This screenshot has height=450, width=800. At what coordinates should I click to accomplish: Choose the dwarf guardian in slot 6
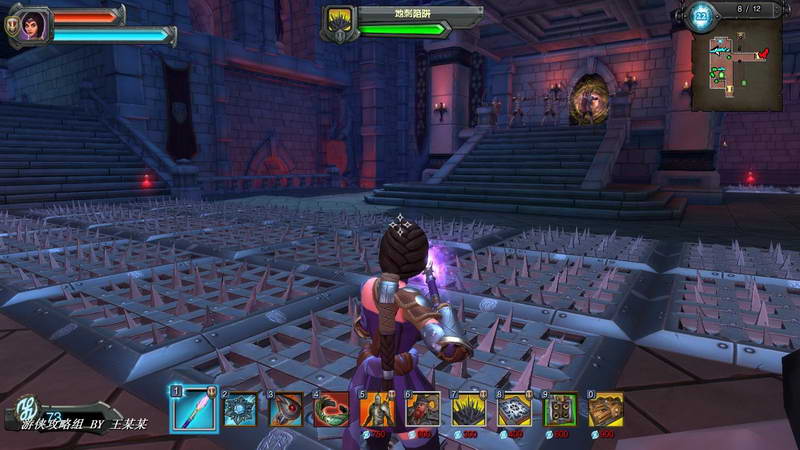422,409
